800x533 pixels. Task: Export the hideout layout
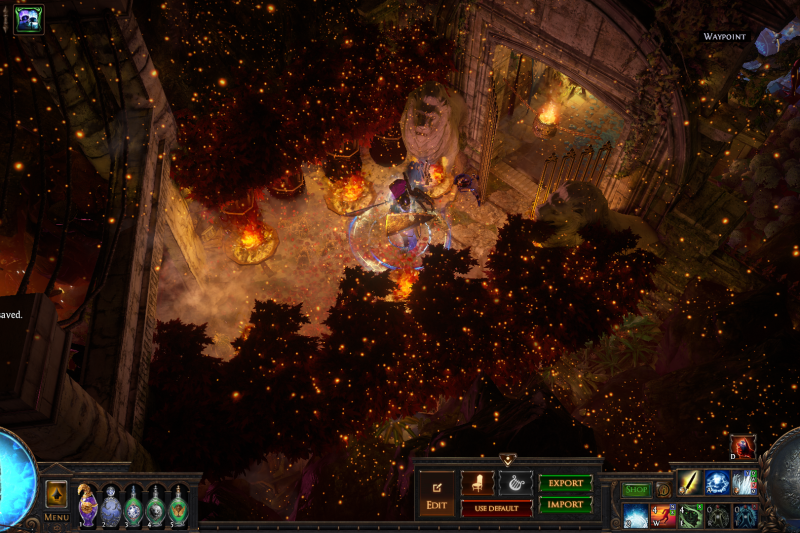(x=565, y=483)
